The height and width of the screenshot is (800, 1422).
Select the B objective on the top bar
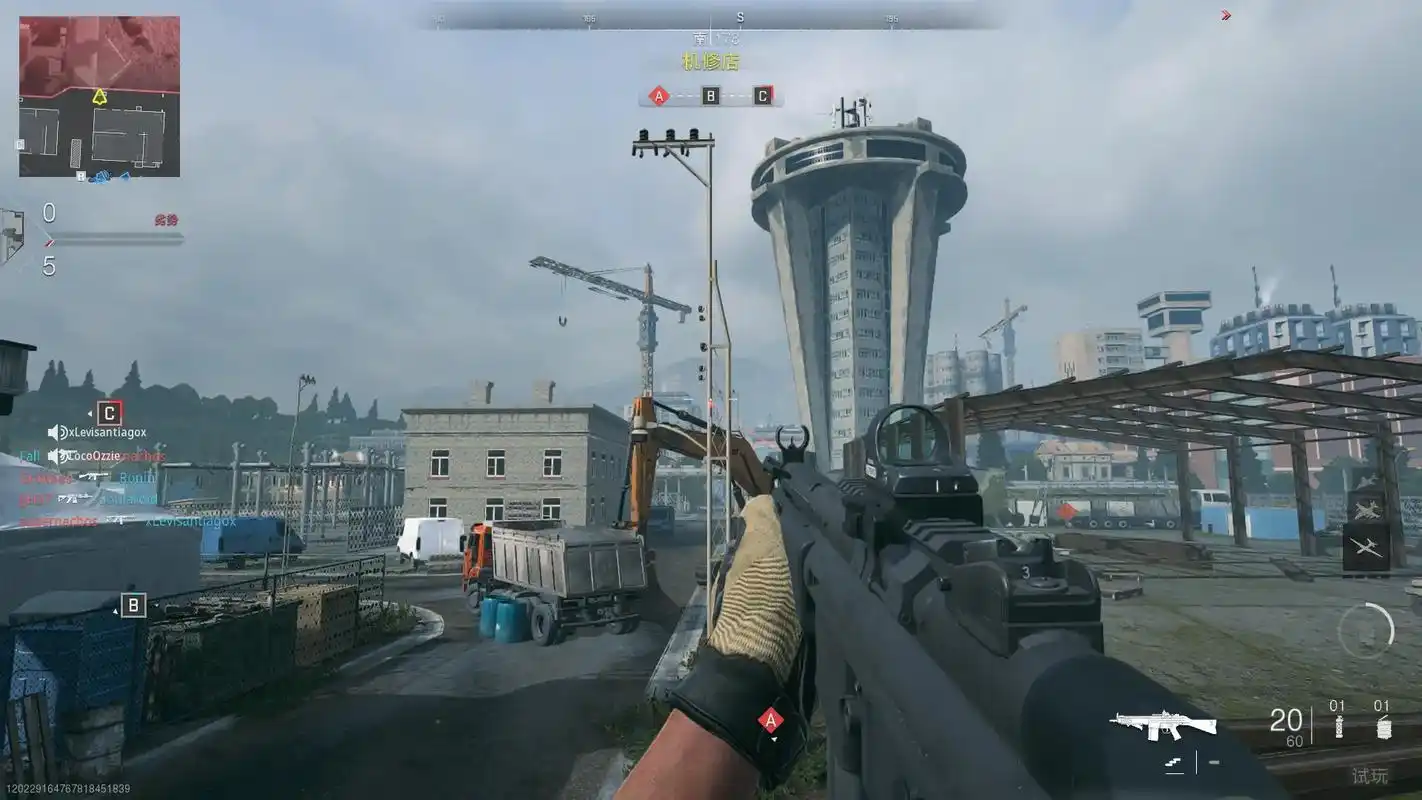click(712, 95)
